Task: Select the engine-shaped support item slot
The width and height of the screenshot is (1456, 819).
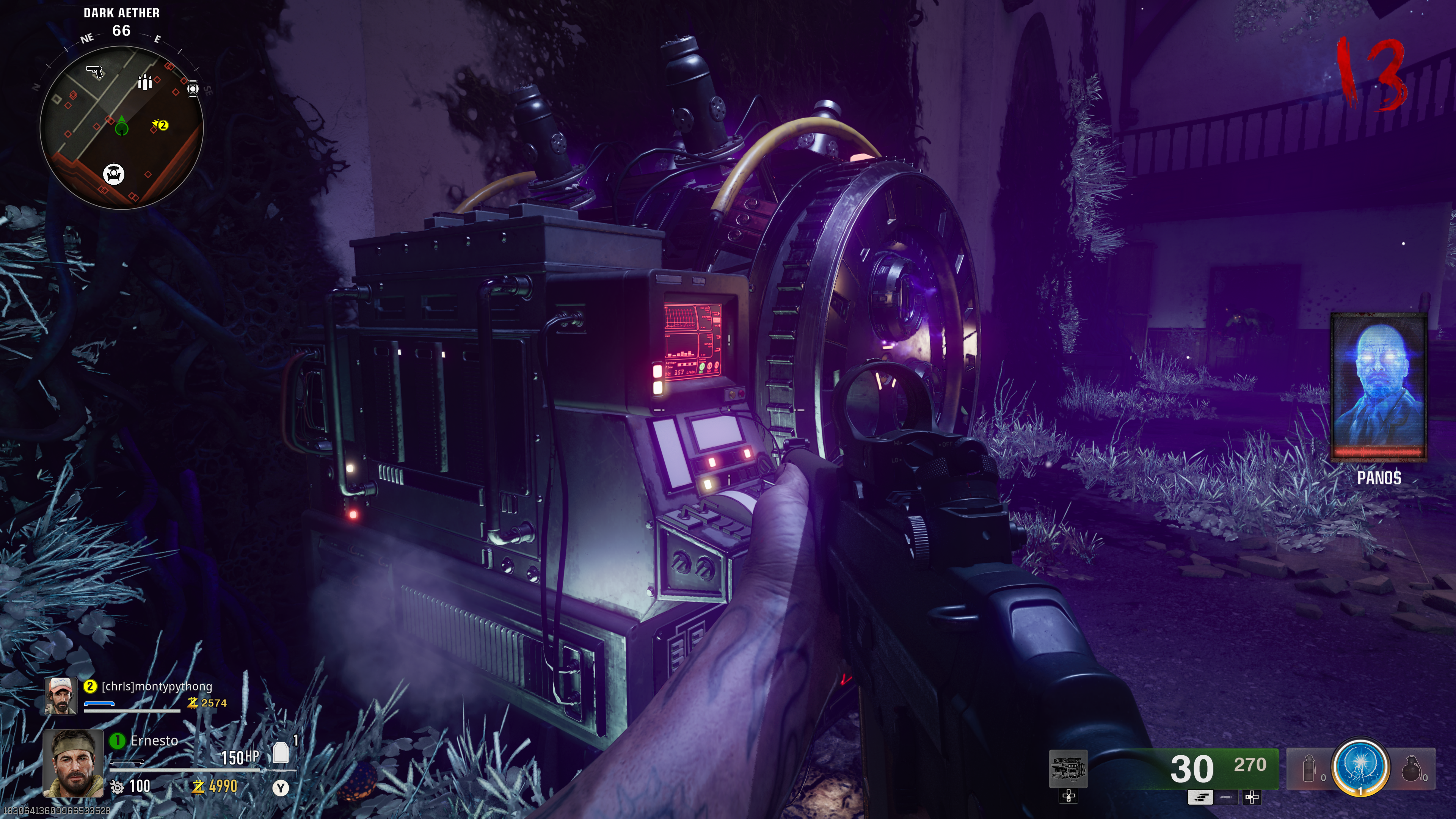Action: click(1068, 769)
